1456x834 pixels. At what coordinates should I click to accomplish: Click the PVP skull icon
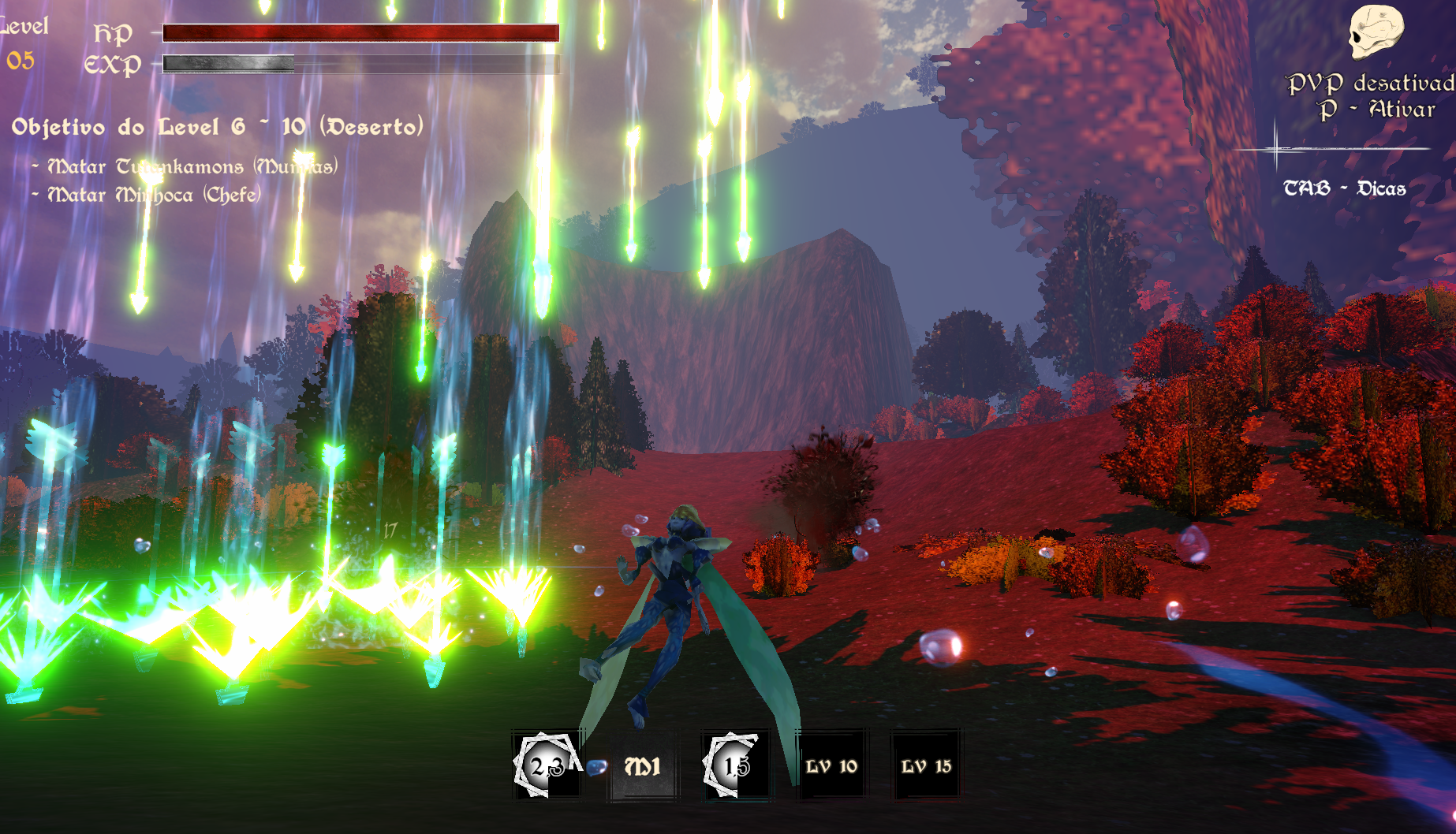[1375, 32]
